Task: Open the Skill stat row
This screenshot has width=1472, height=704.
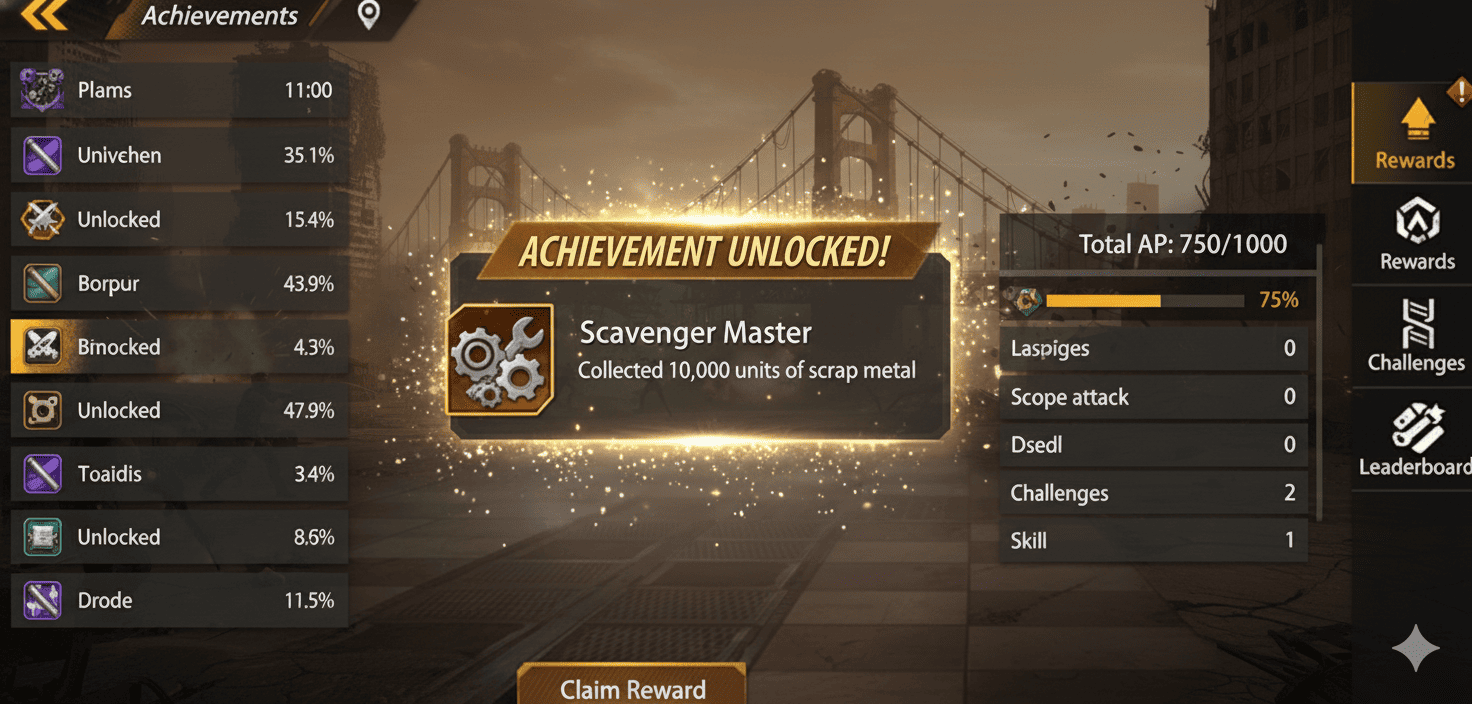Action: [1153, 541]
